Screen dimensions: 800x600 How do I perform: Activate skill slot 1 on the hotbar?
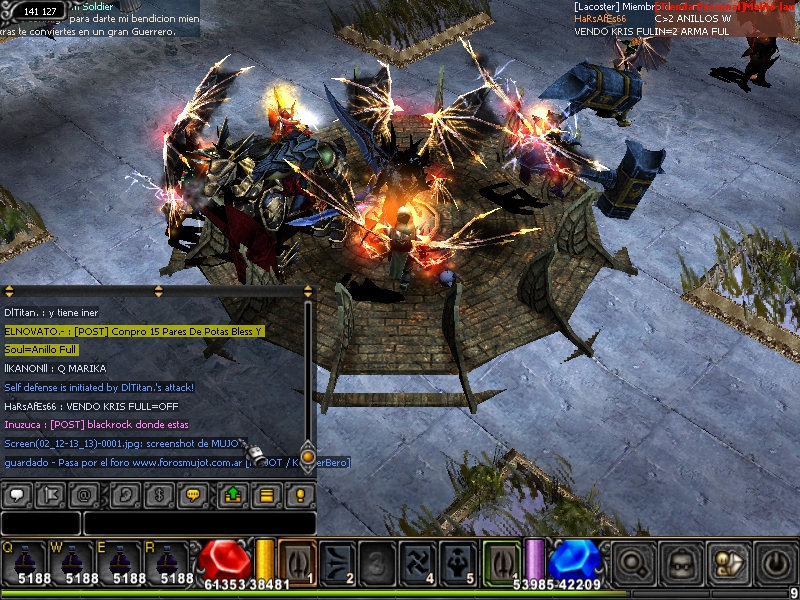(x=298, y=561)
